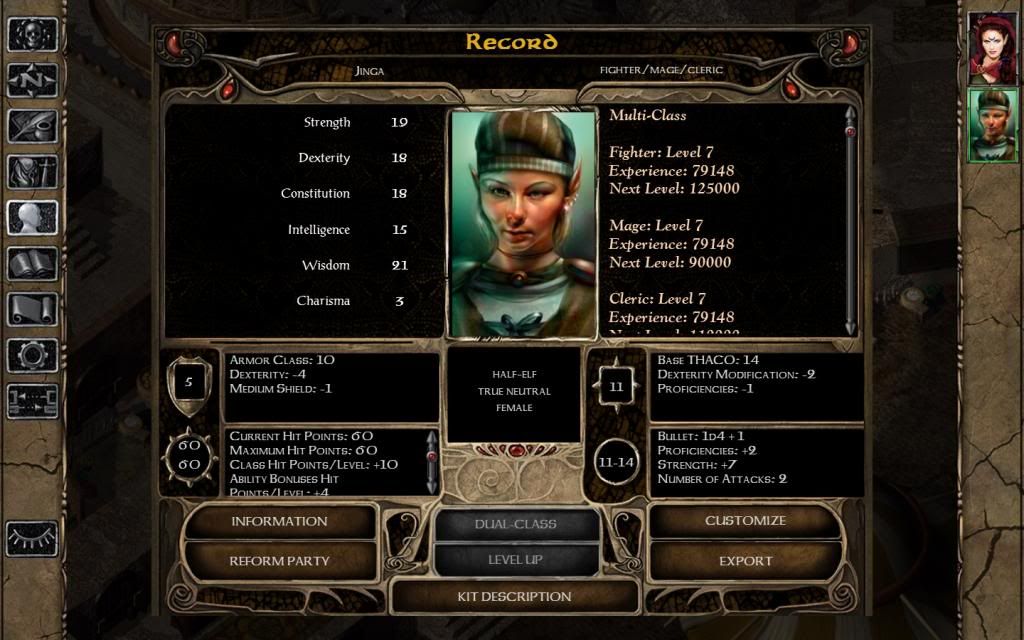Open the priest scroll icon
Image resolution: width=1024 pixels, height=640 pixels.
coord(32,309)
